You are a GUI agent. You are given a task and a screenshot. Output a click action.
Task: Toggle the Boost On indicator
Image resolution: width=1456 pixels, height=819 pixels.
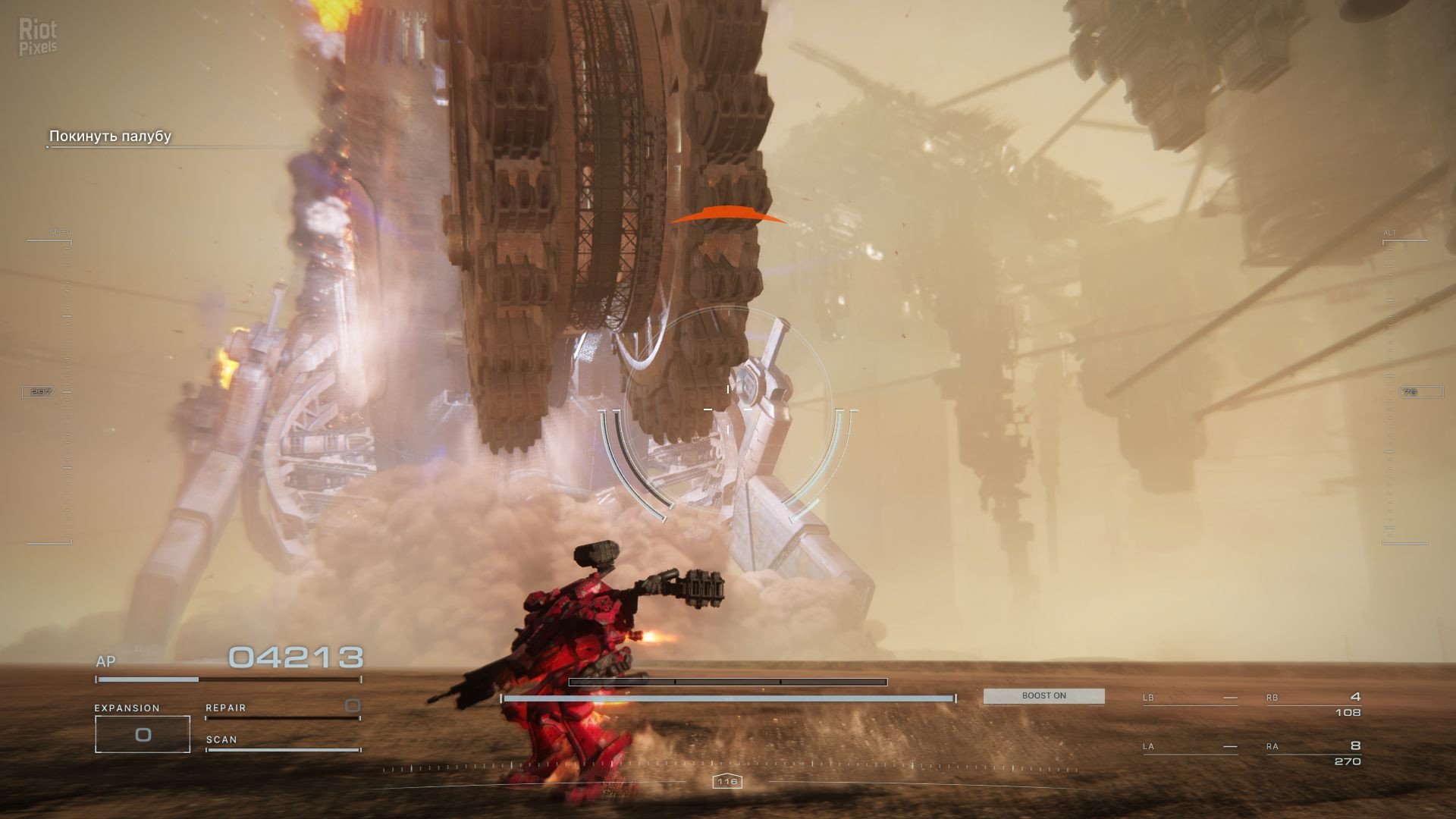[x=1043, y=696]
